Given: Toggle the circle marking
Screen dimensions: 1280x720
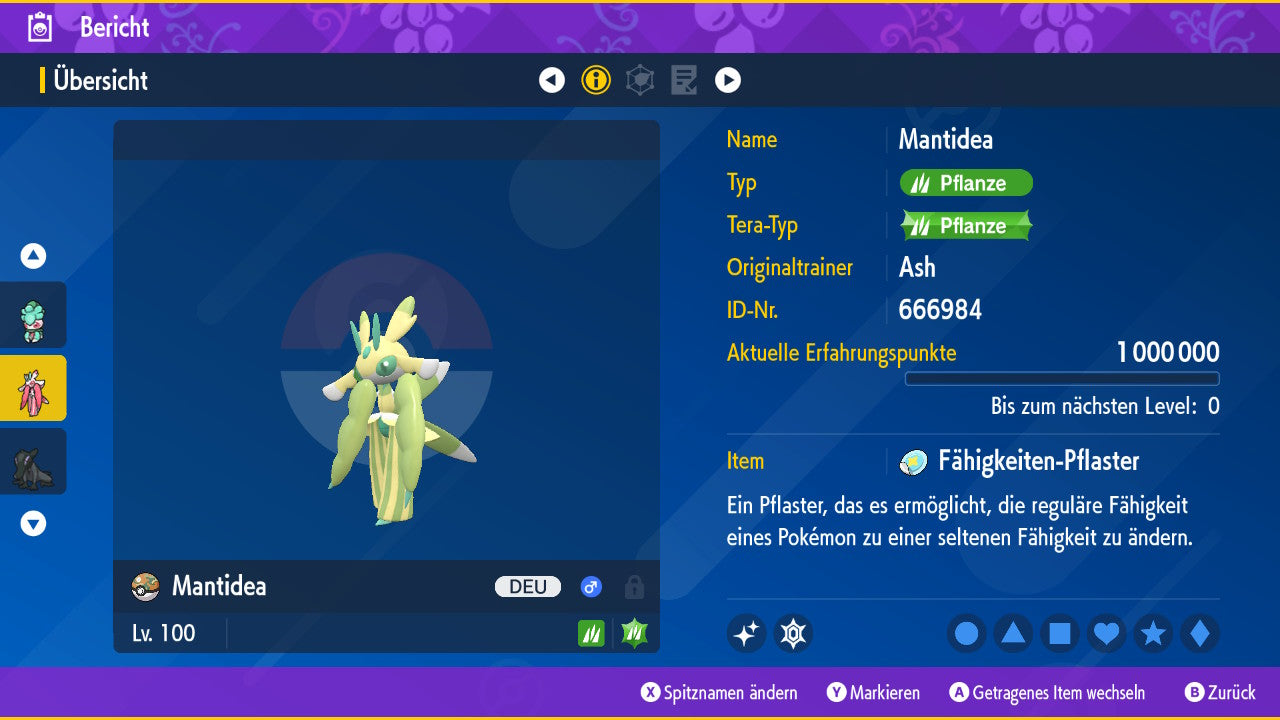Looking at the screenshot, I should (x=967, y=634).
